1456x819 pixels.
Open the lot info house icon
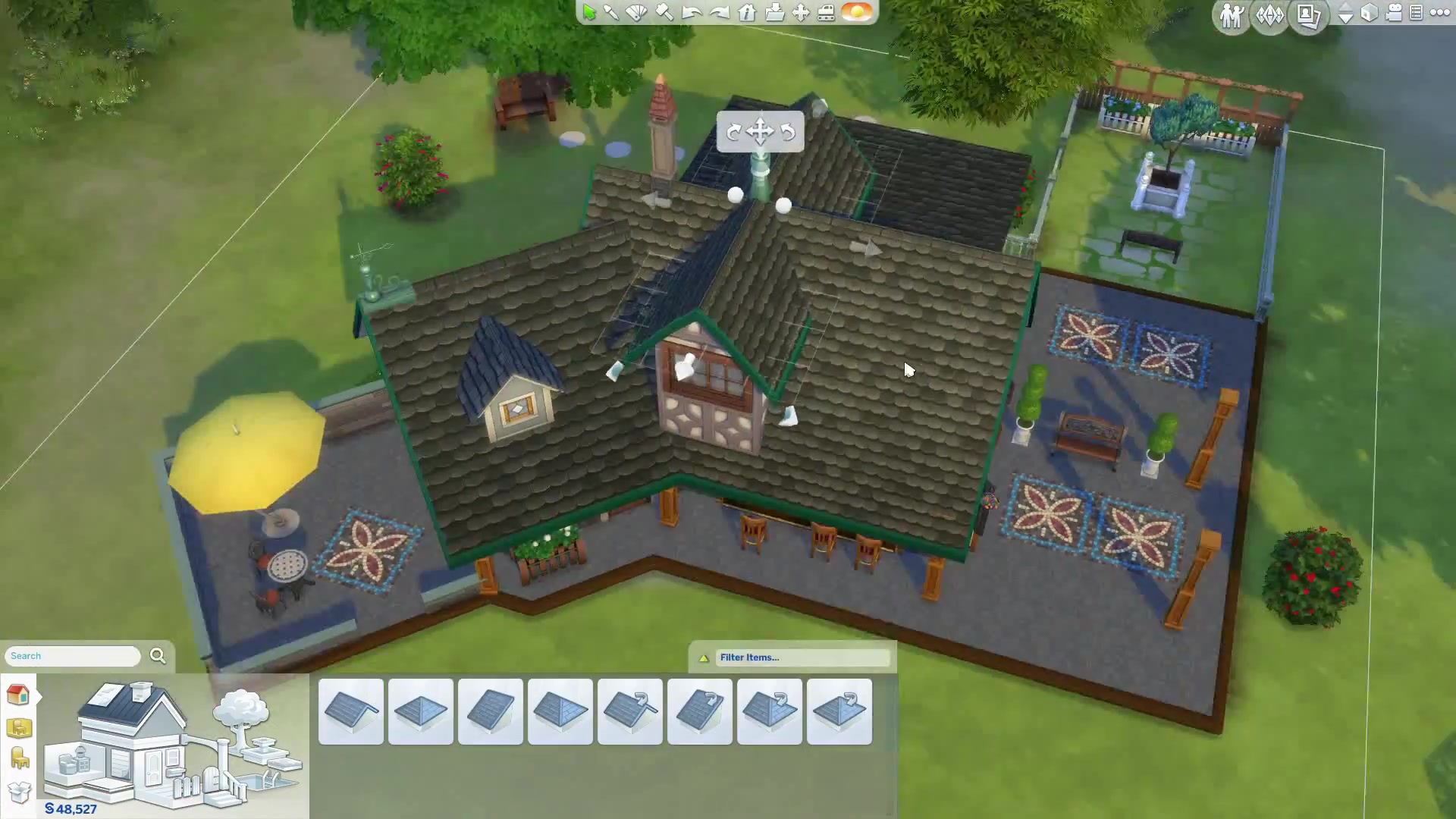tap(747, 12)
